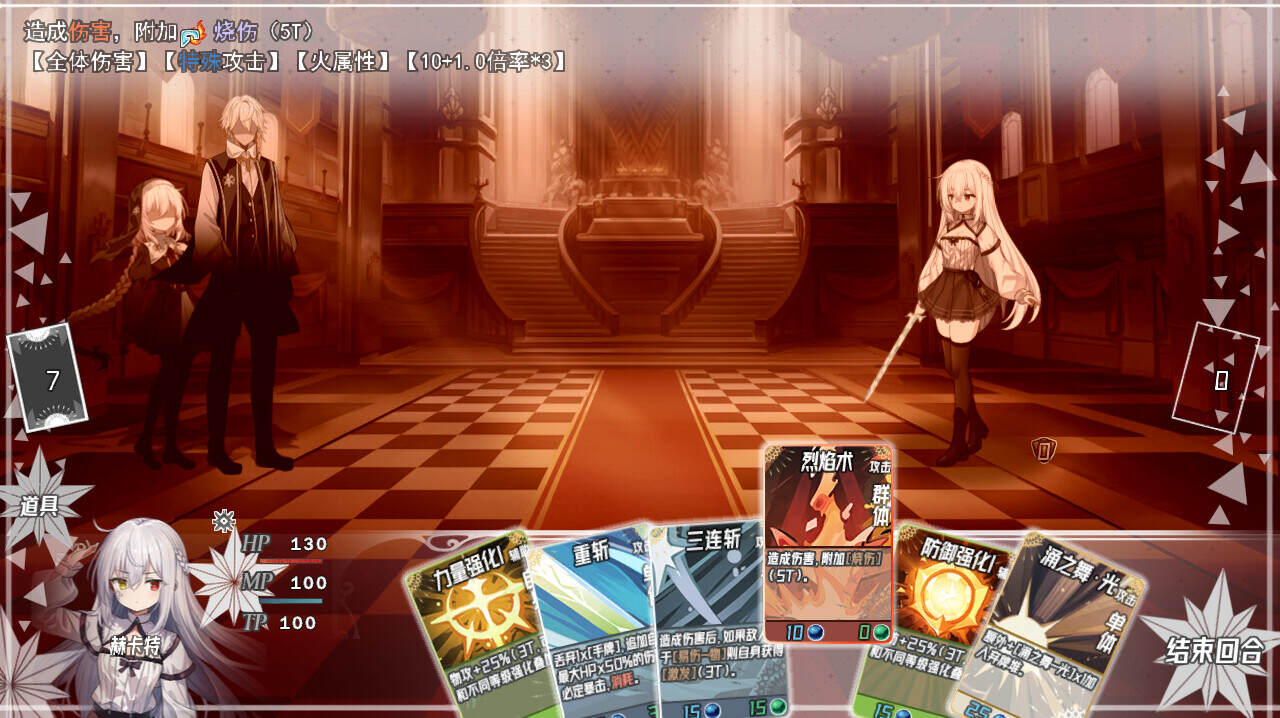End the turn with 结束回合
Screen dimensions: 1280x718
pos(1214,651)
